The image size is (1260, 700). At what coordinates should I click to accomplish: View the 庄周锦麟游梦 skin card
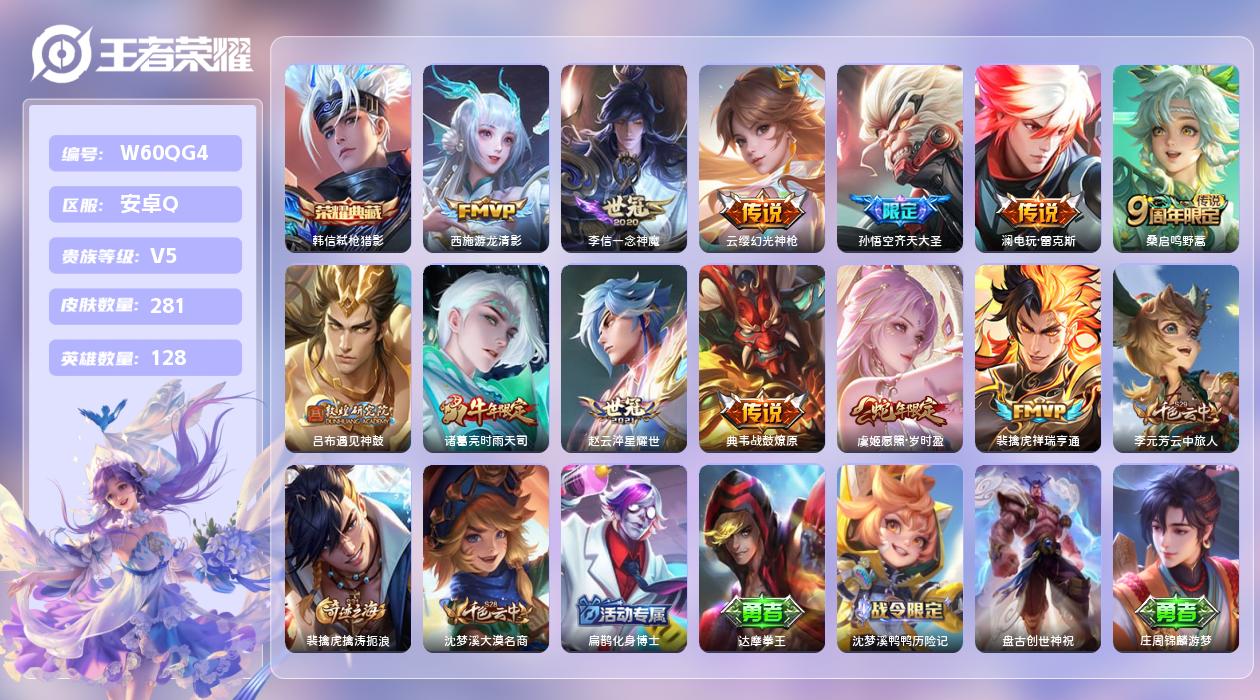[1176, 558]
